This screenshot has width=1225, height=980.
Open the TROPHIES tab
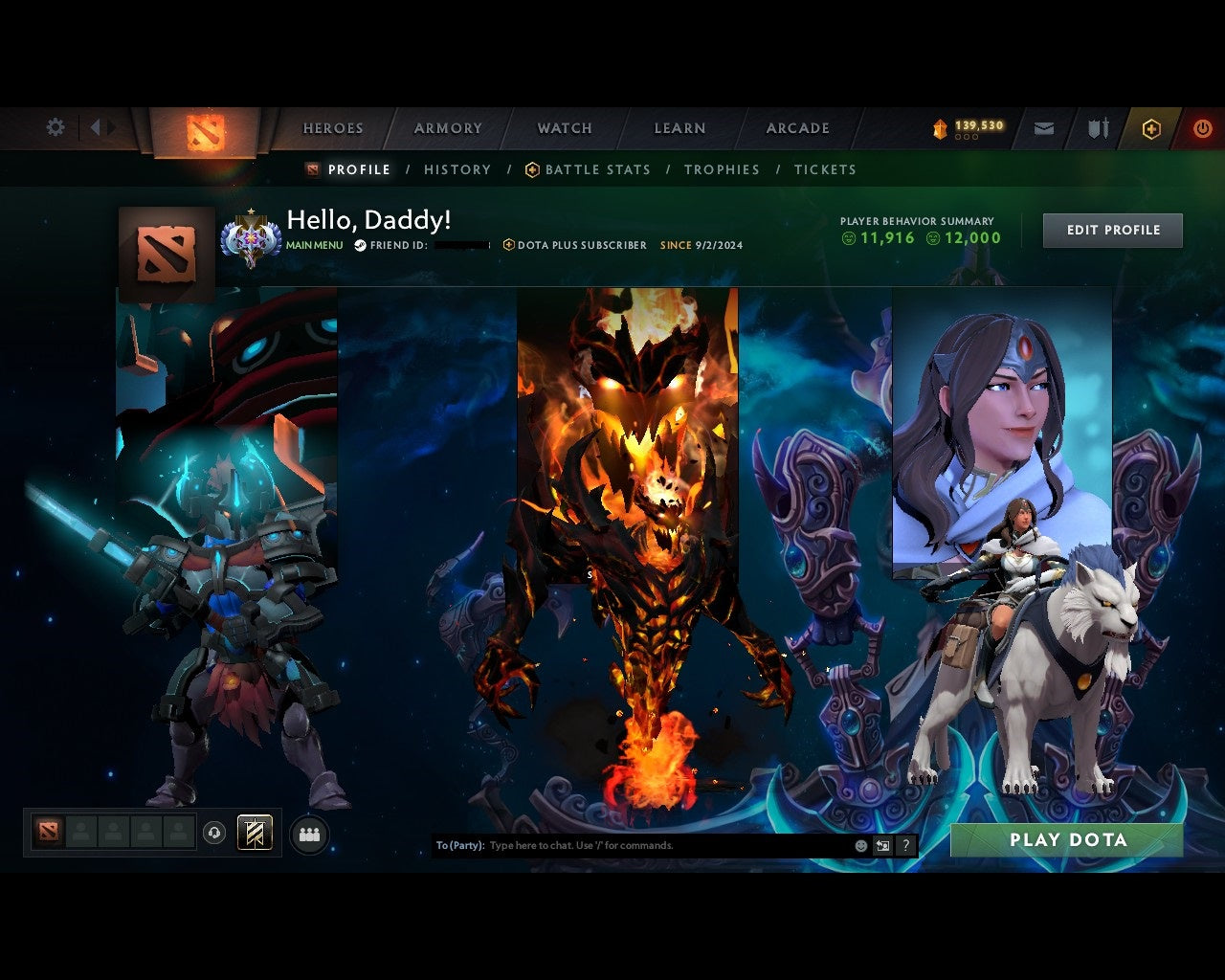pos(722,169)
